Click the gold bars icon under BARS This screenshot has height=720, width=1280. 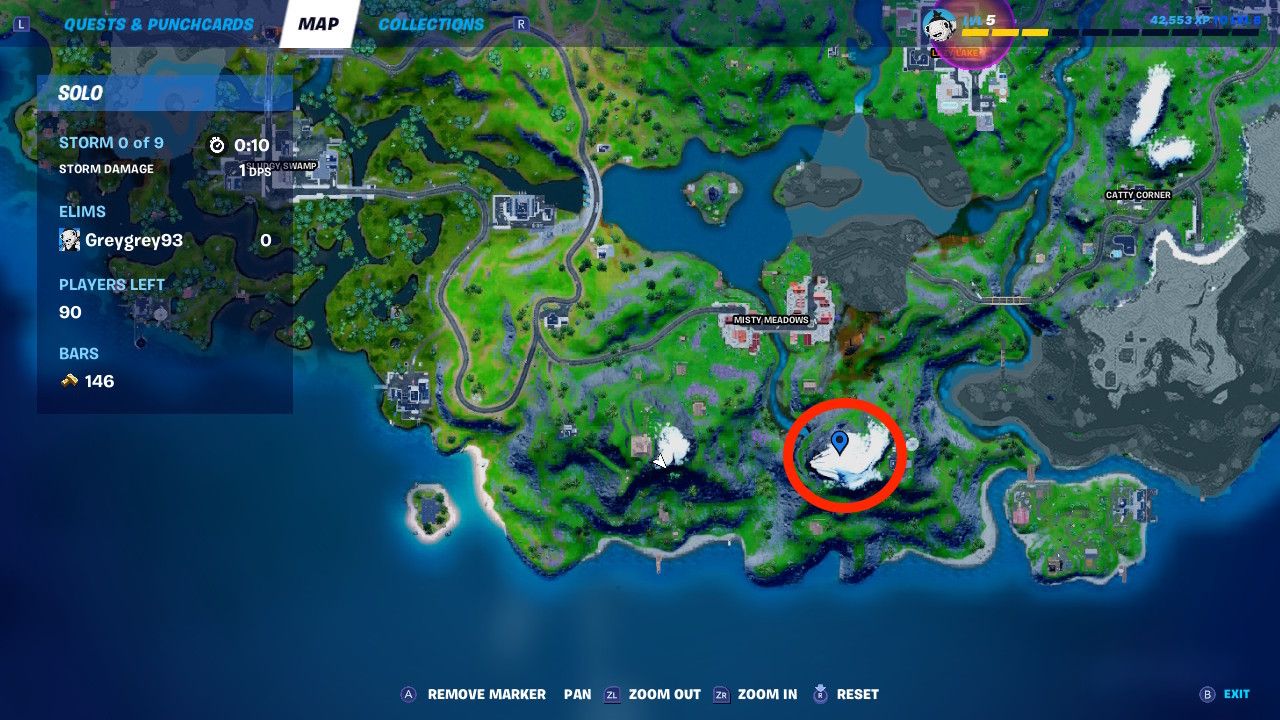pos(70,381)
